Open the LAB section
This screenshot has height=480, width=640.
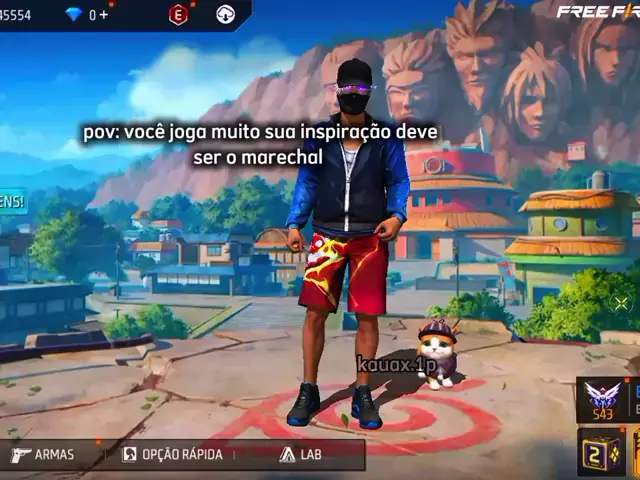[301, 454]
